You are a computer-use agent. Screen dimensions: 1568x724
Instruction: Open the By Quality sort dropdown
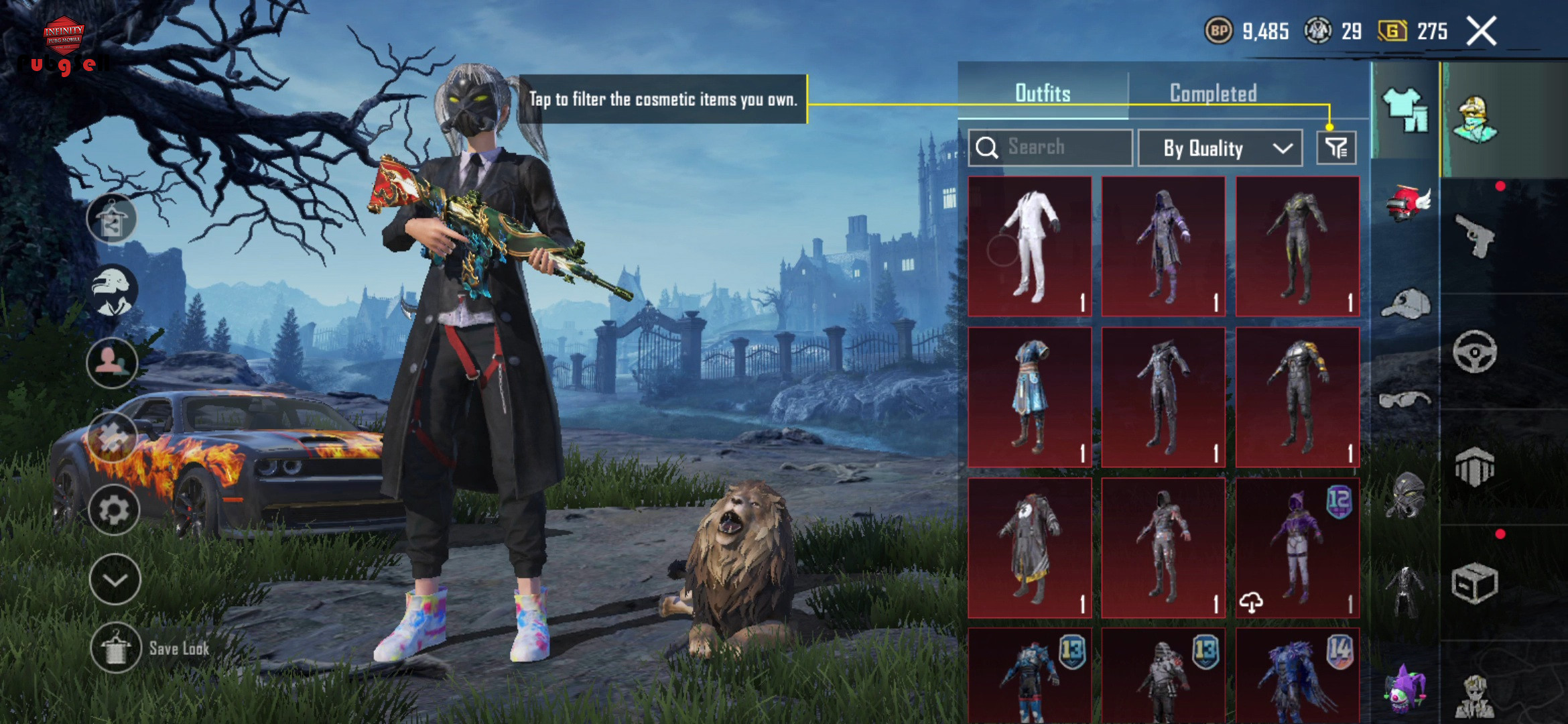click(1220, 148)
